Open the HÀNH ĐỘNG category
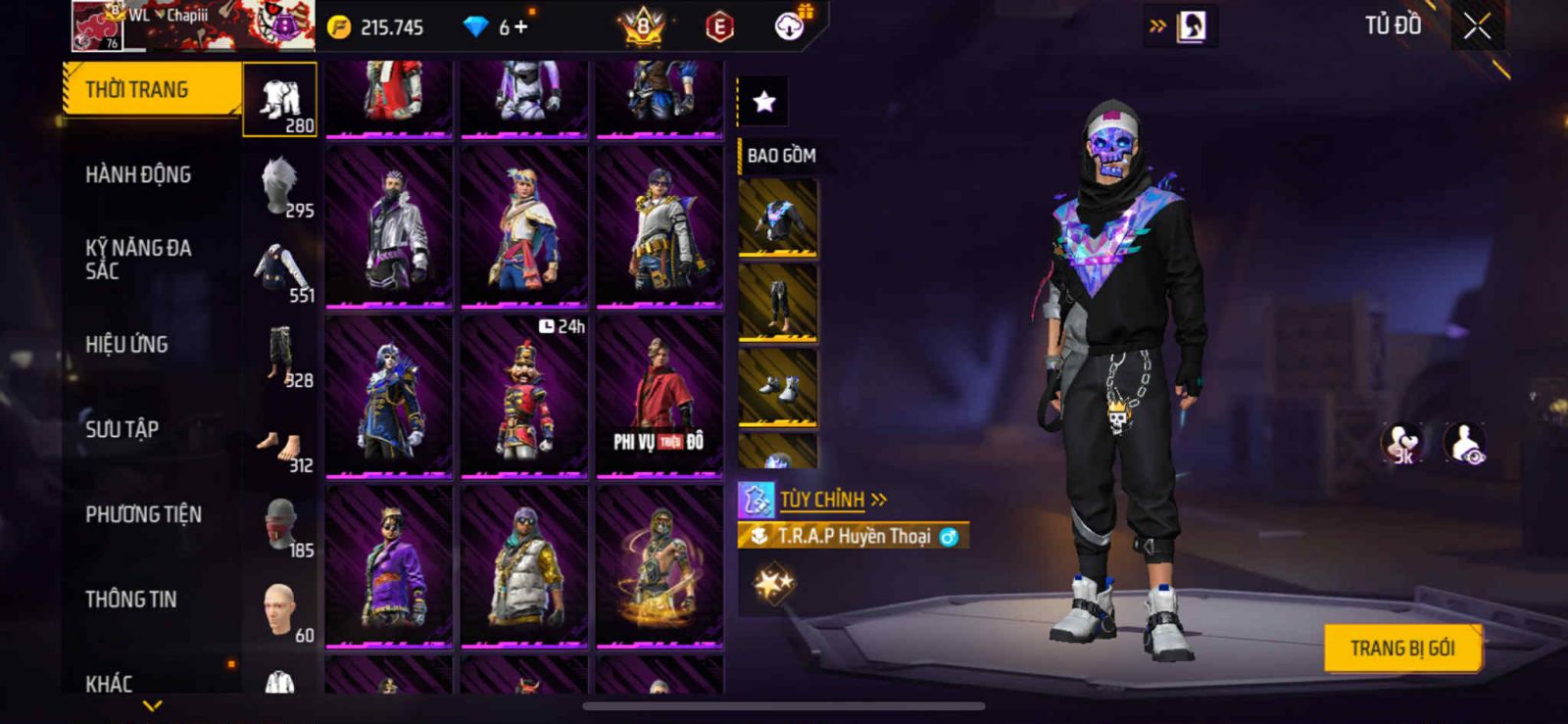 pyautogui.click(x=138, y=175)
